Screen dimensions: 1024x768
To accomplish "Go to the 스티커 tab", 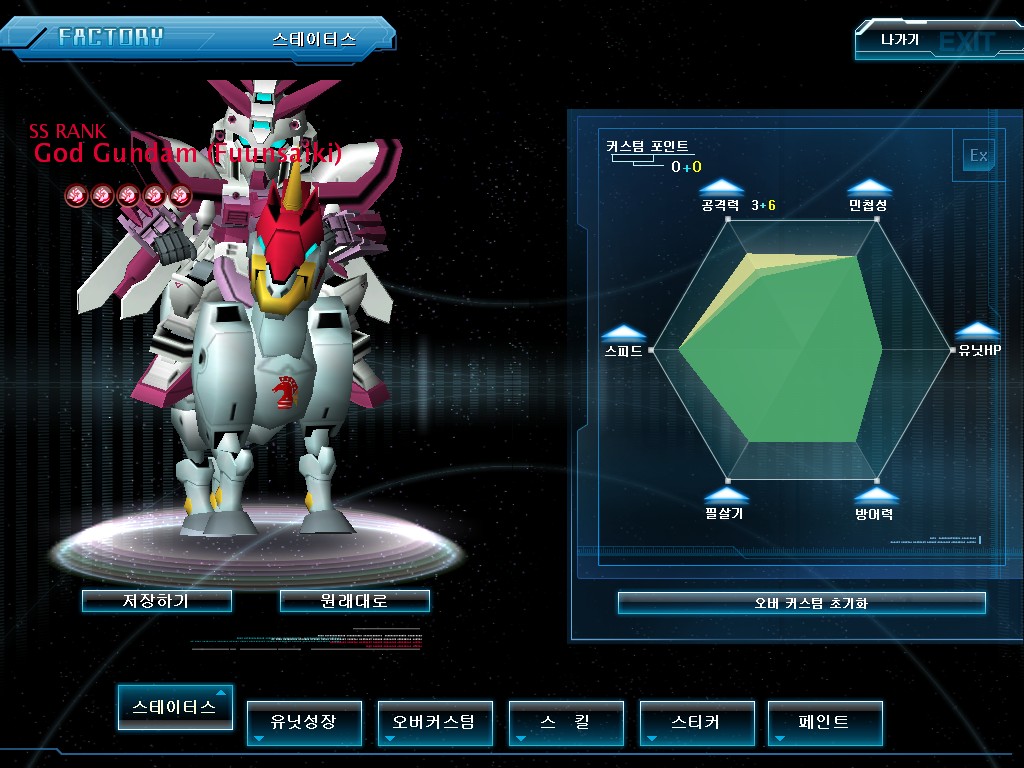I will tap(697, 722).
